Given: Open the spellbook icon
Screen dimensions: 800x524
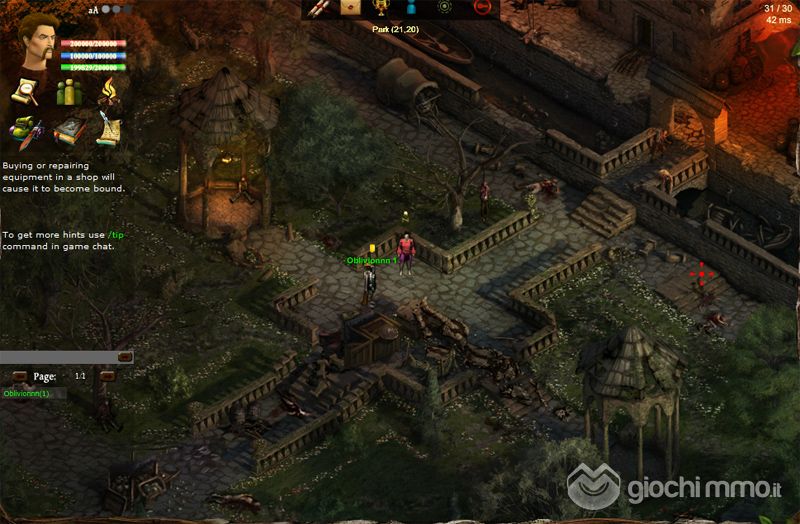Looking at the screenshot, I should (x=67, y=130).
